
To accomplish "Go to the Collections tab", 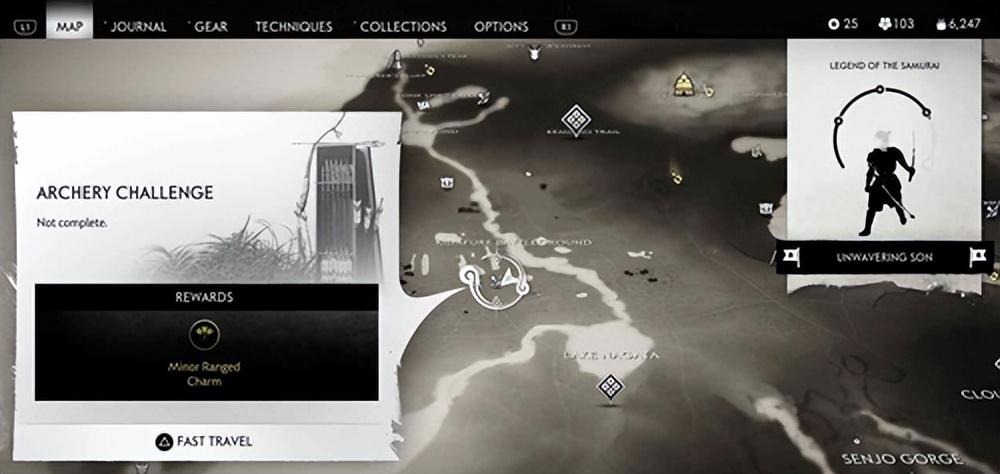I will [403, 26].
